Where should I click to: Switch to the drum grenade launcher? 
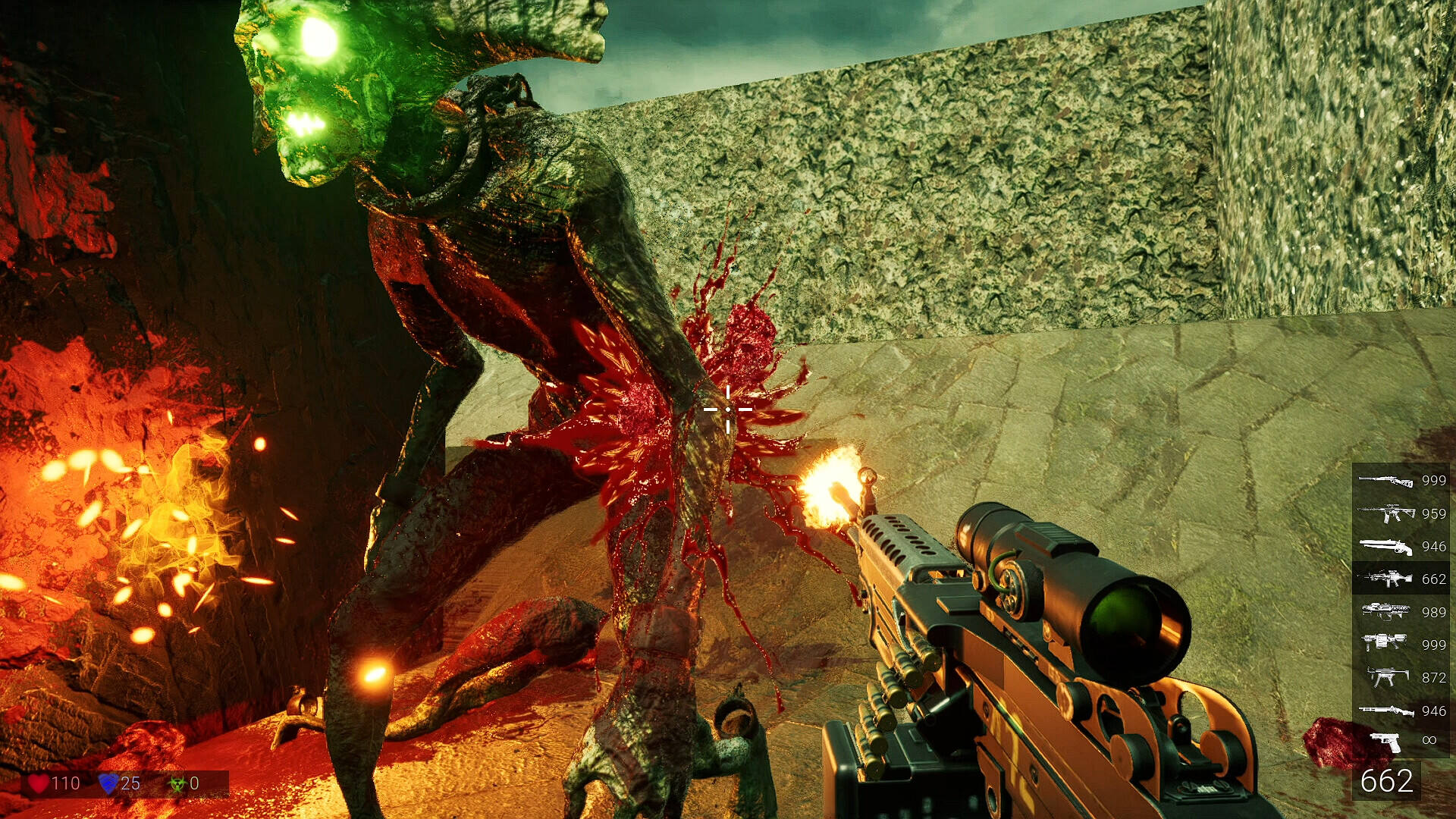(x=1385, y=644)
